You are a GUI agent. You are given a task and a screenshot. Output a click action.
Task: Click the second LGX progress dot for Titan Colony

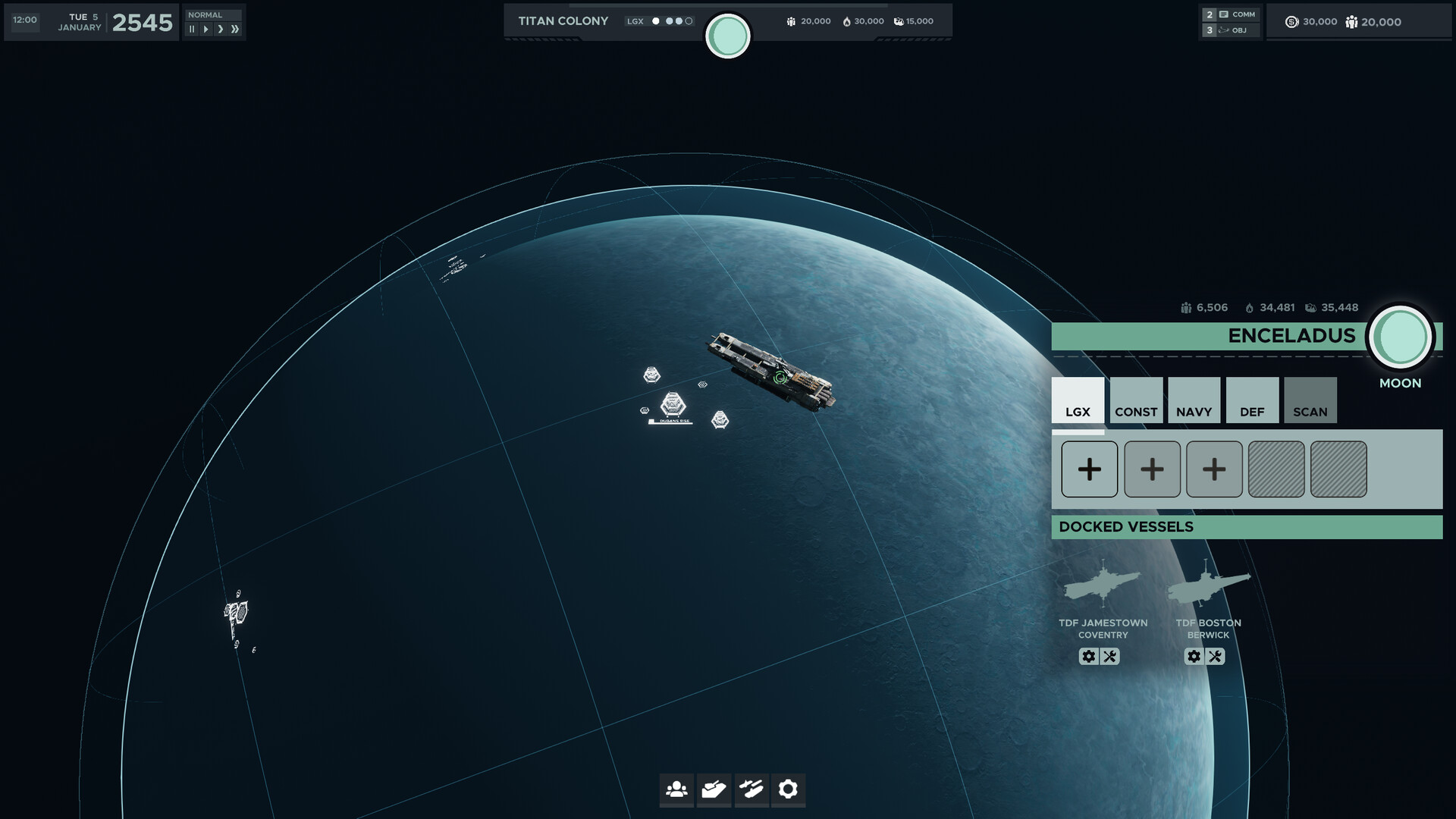(669, 21)
